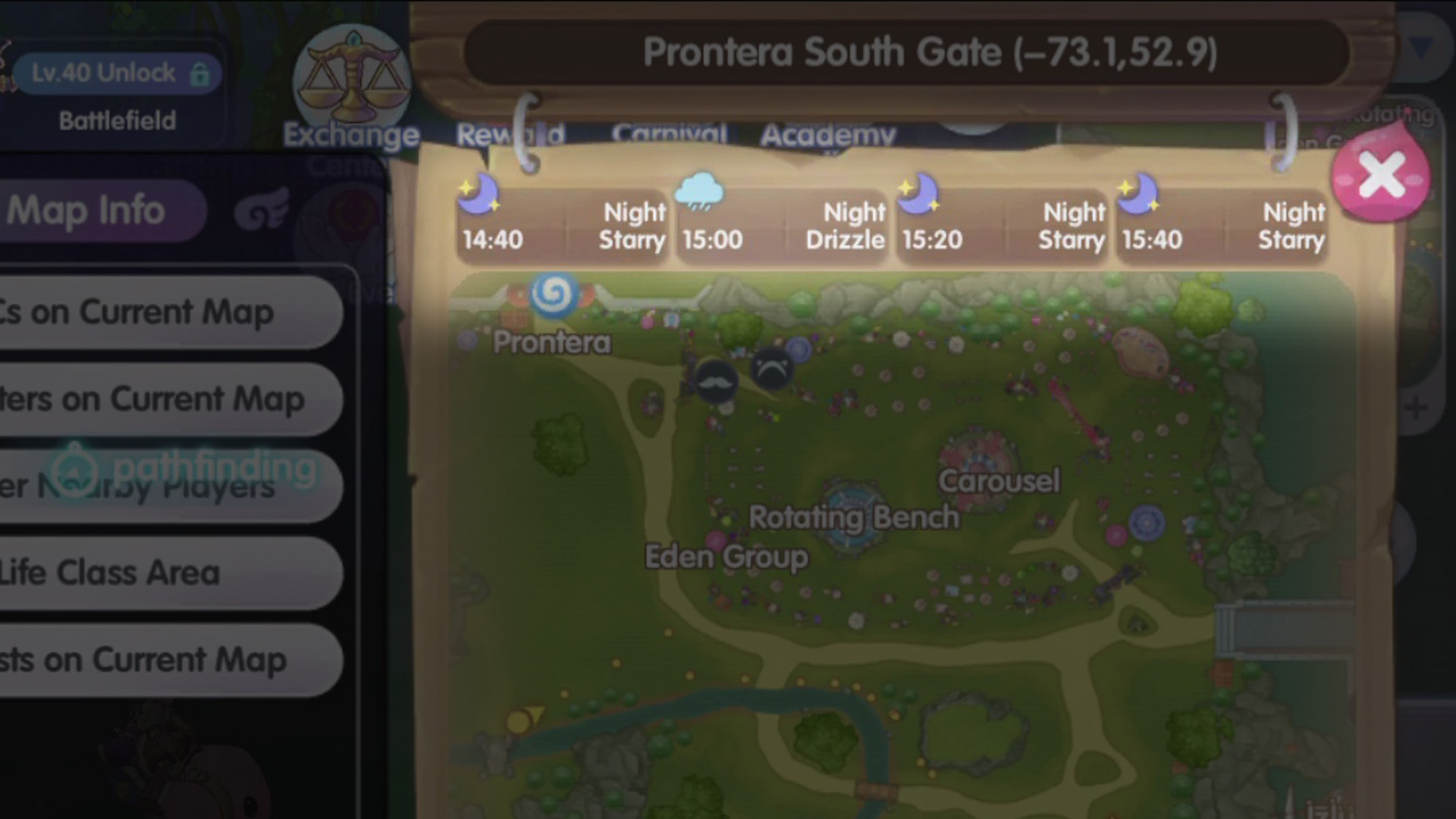Viewport: 1456px width, 819px height.
Task: View the 14:40 Night Starry forecast
Action: pyautogui.click(x=563, y=226)
